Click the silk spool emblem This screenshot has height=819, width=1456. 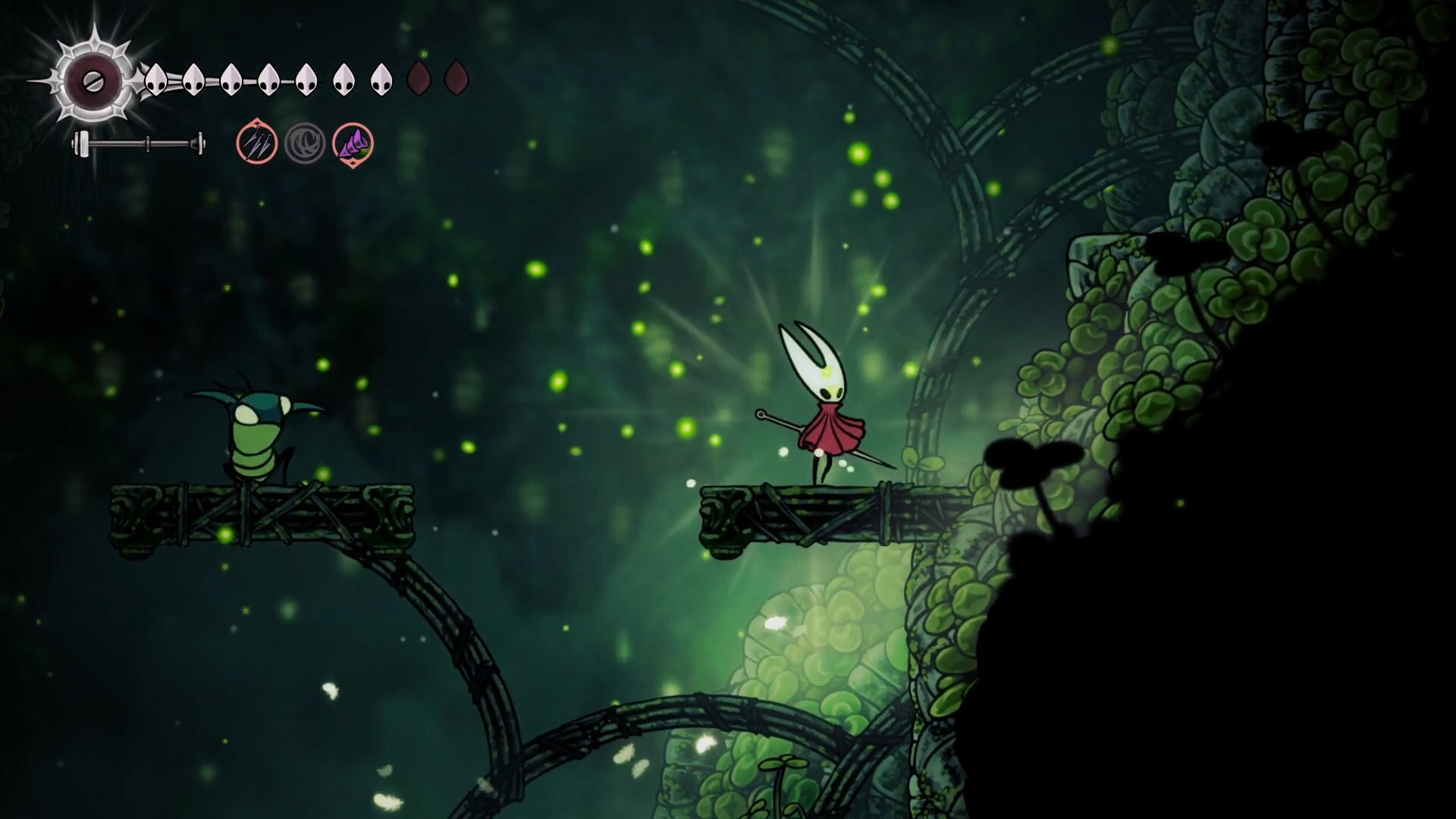[94, 81]
